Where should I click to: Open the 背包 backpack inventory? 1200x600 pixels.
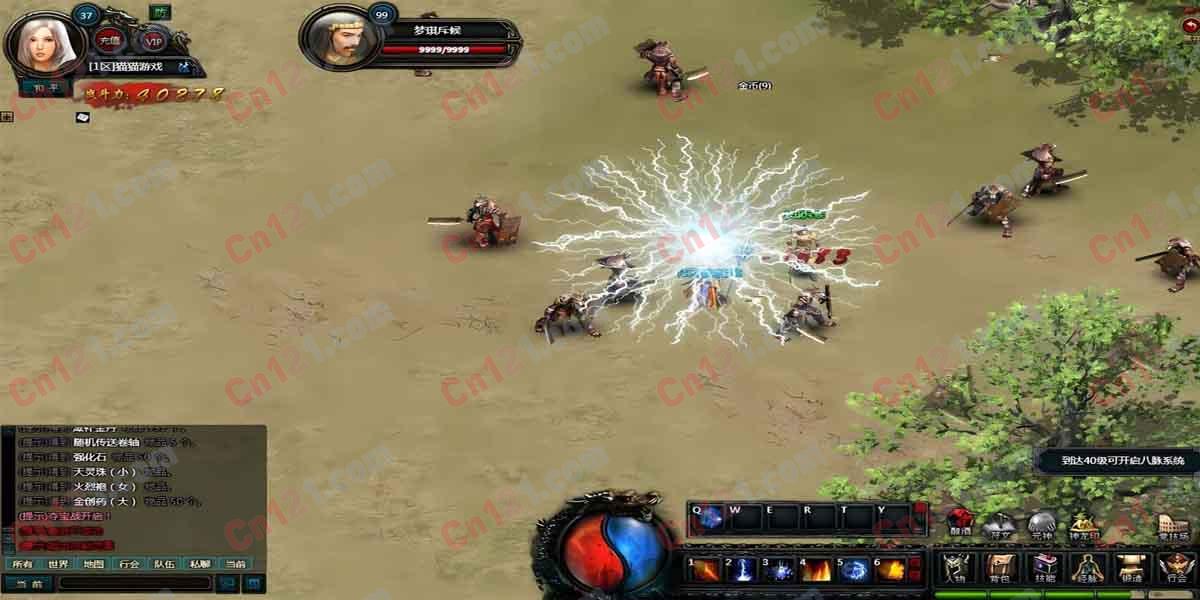(x=998, y=568)
